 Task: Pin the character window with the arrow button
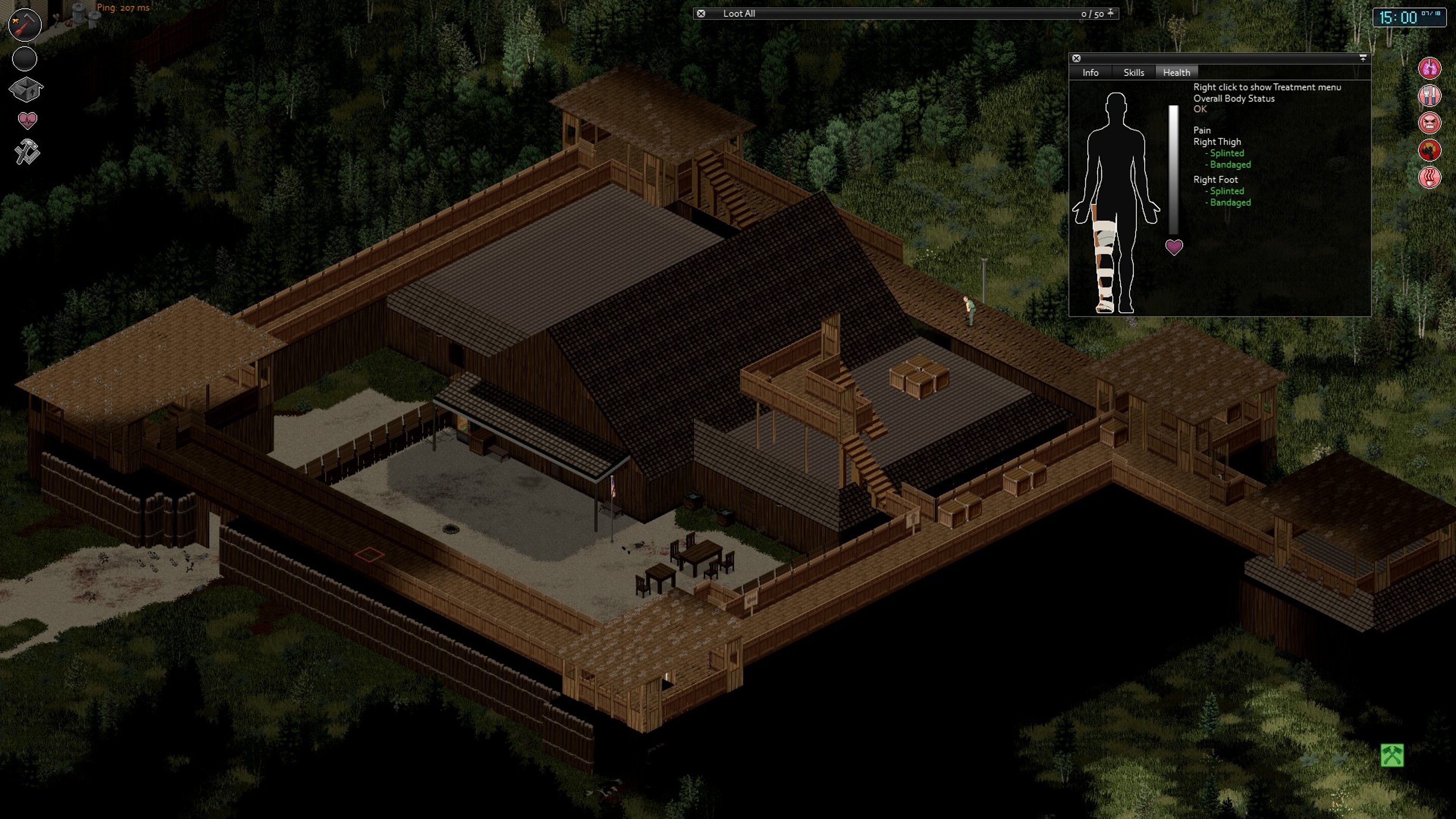(1363, 58)
